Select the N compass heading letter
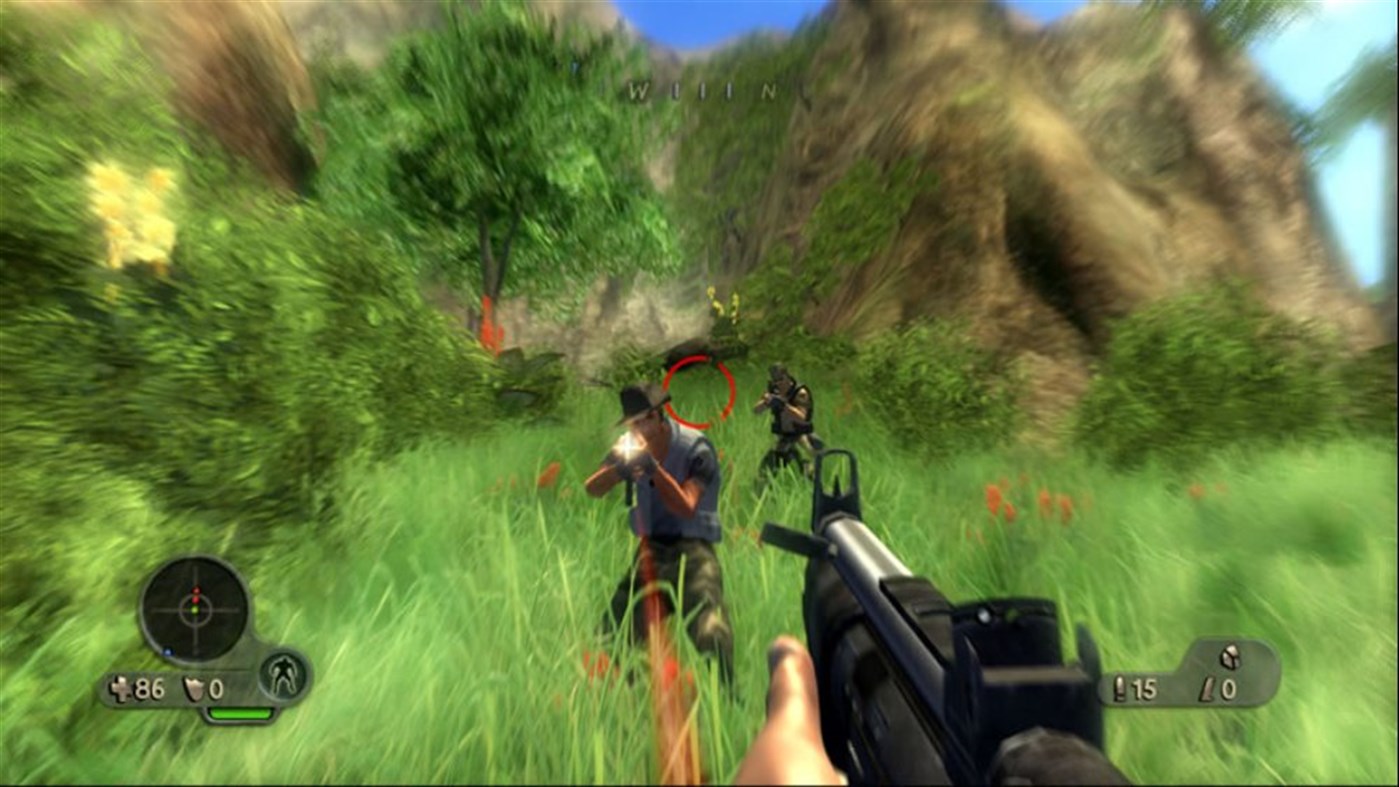The width and height of the screenshot is (1399, 787). (x=767, y=90)
